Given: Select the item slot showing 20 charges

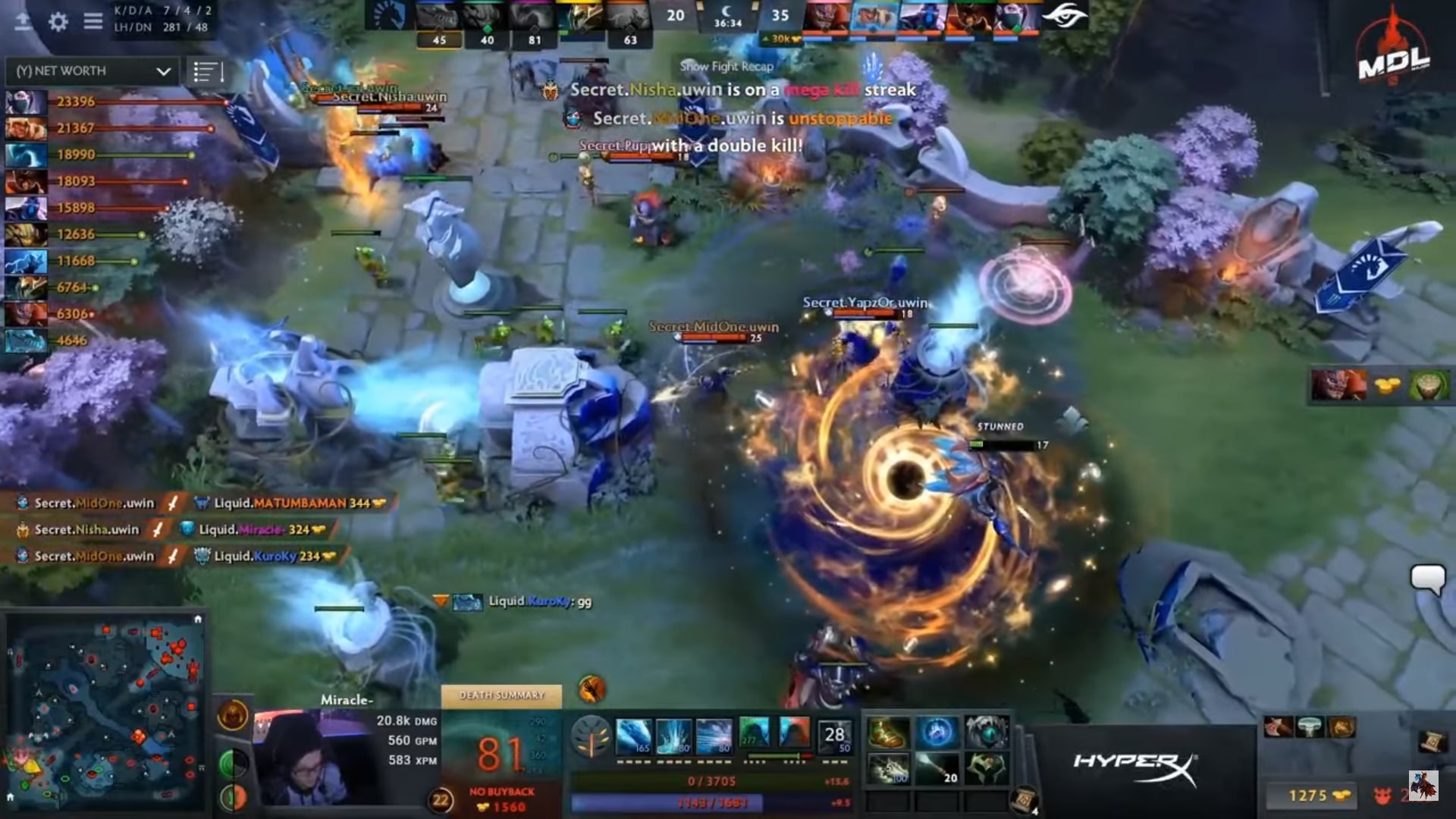Looking at the screenshot, I should [x=937, y=769].
